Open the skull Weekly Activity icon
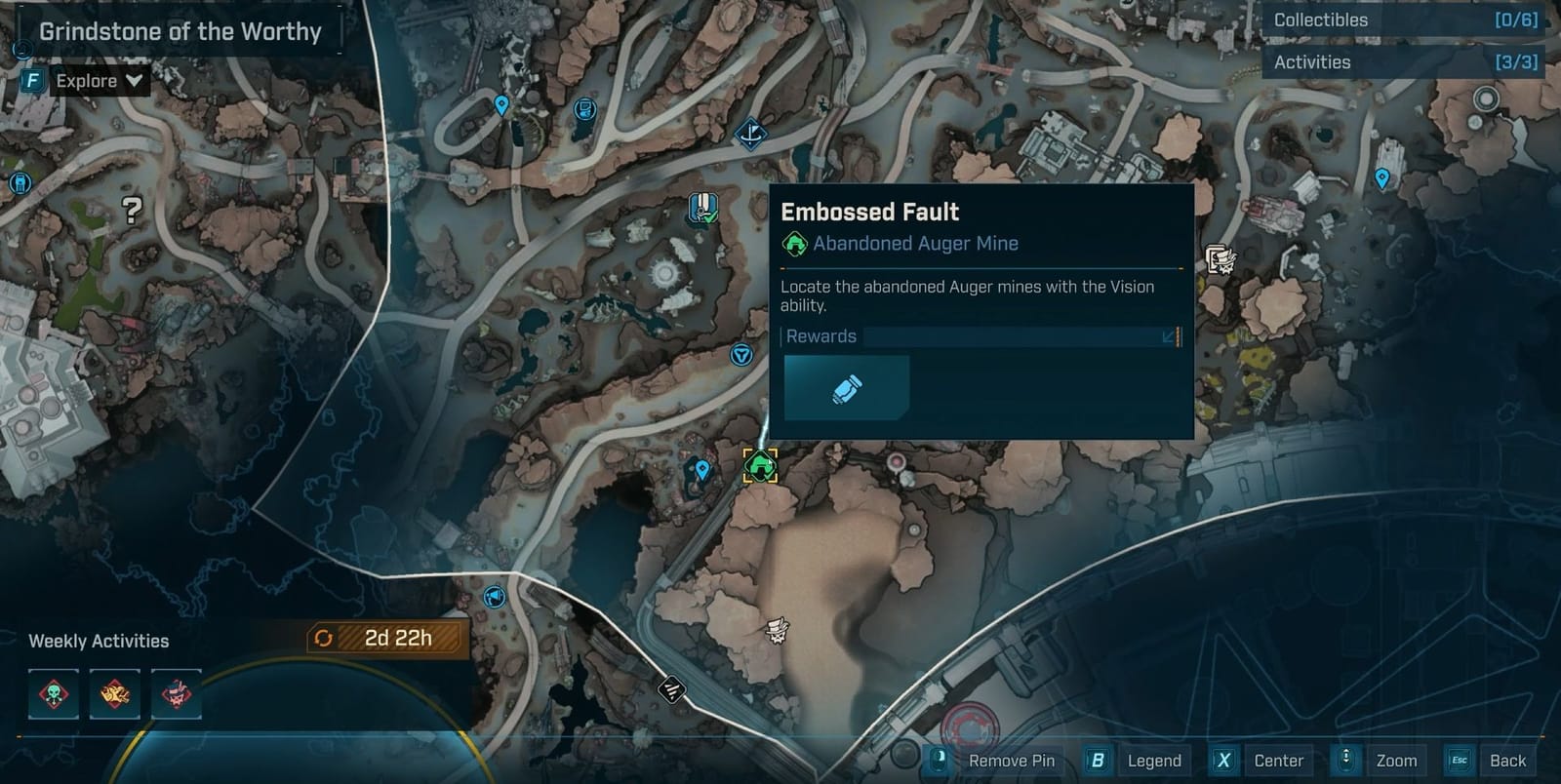The height and width of the screenshot is (784, 1561). click(54, 694)
